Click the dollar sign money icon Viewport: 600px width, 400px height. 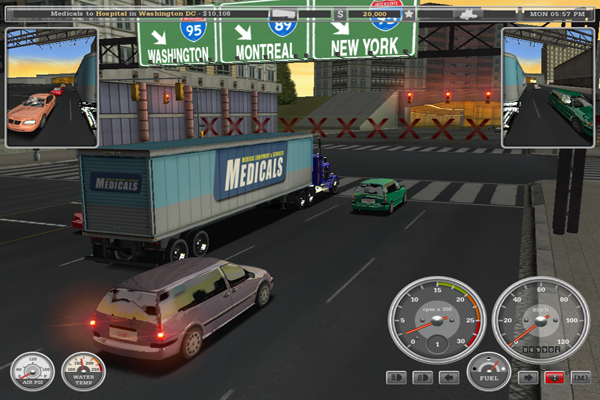coord(341,15)
